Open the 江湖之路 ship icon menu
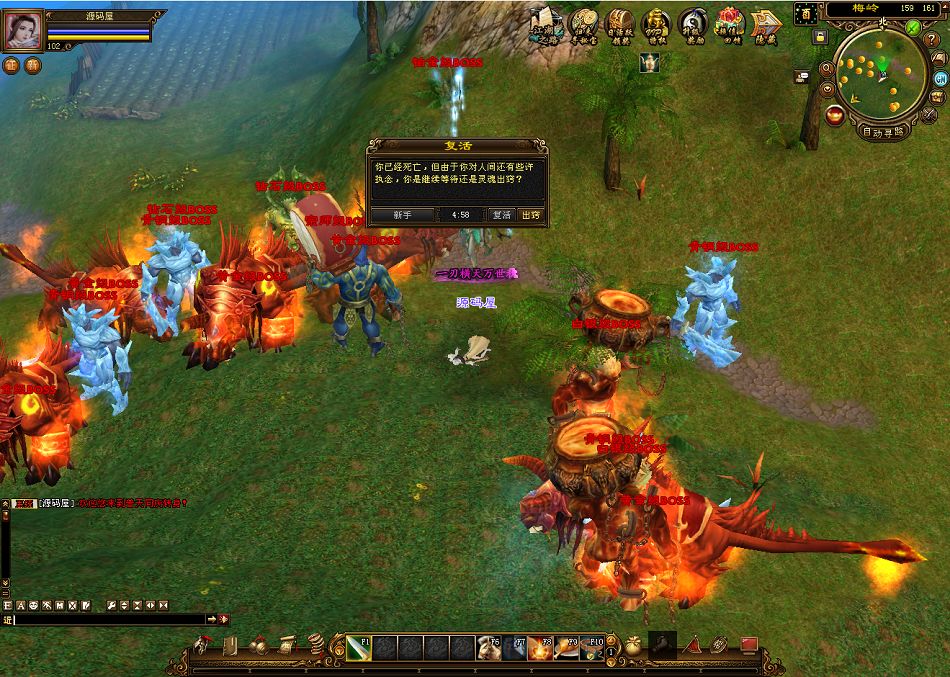Screen dimensions: 950x677 click(x=547, y=23)
